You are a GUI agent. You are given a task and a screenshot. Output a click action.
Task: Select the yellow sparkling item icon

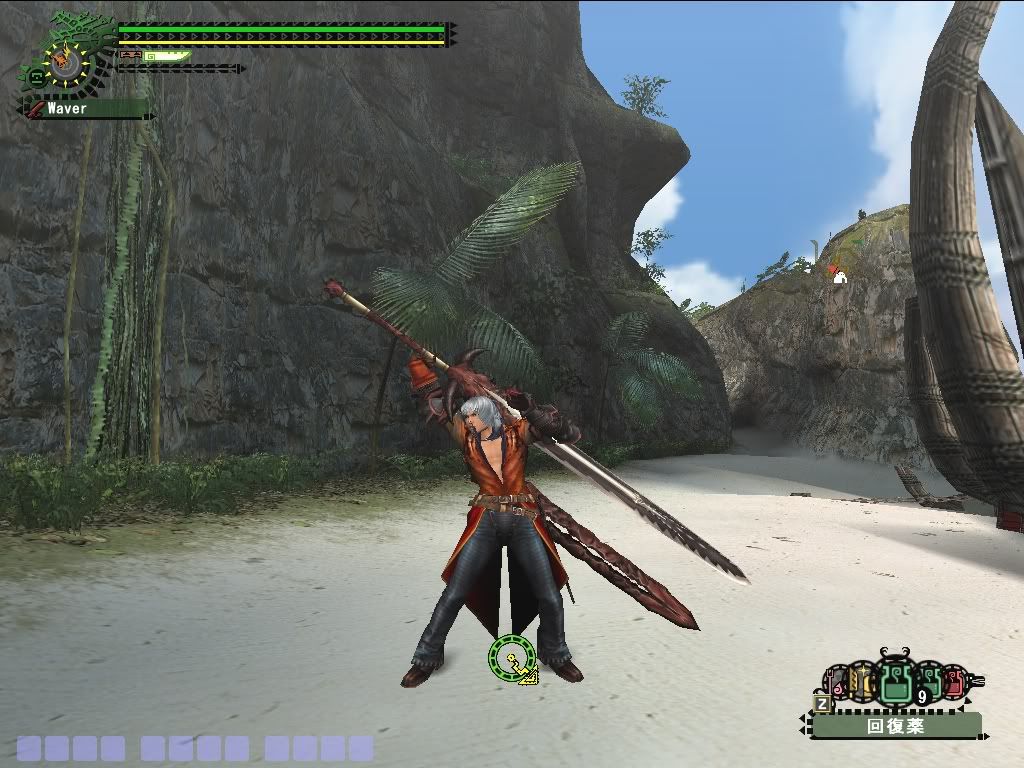click(862, 683)
